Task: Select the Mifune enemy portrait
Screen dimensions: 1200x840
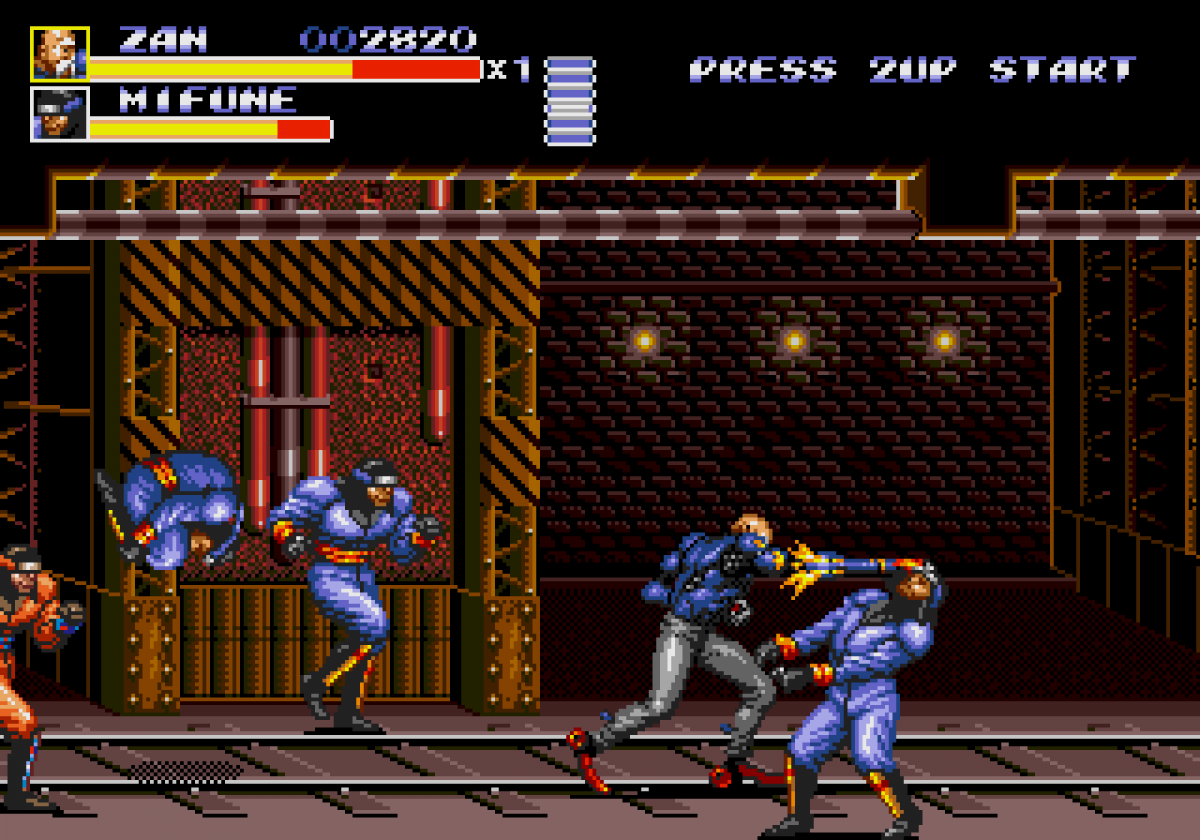Action: pos(60,113)
